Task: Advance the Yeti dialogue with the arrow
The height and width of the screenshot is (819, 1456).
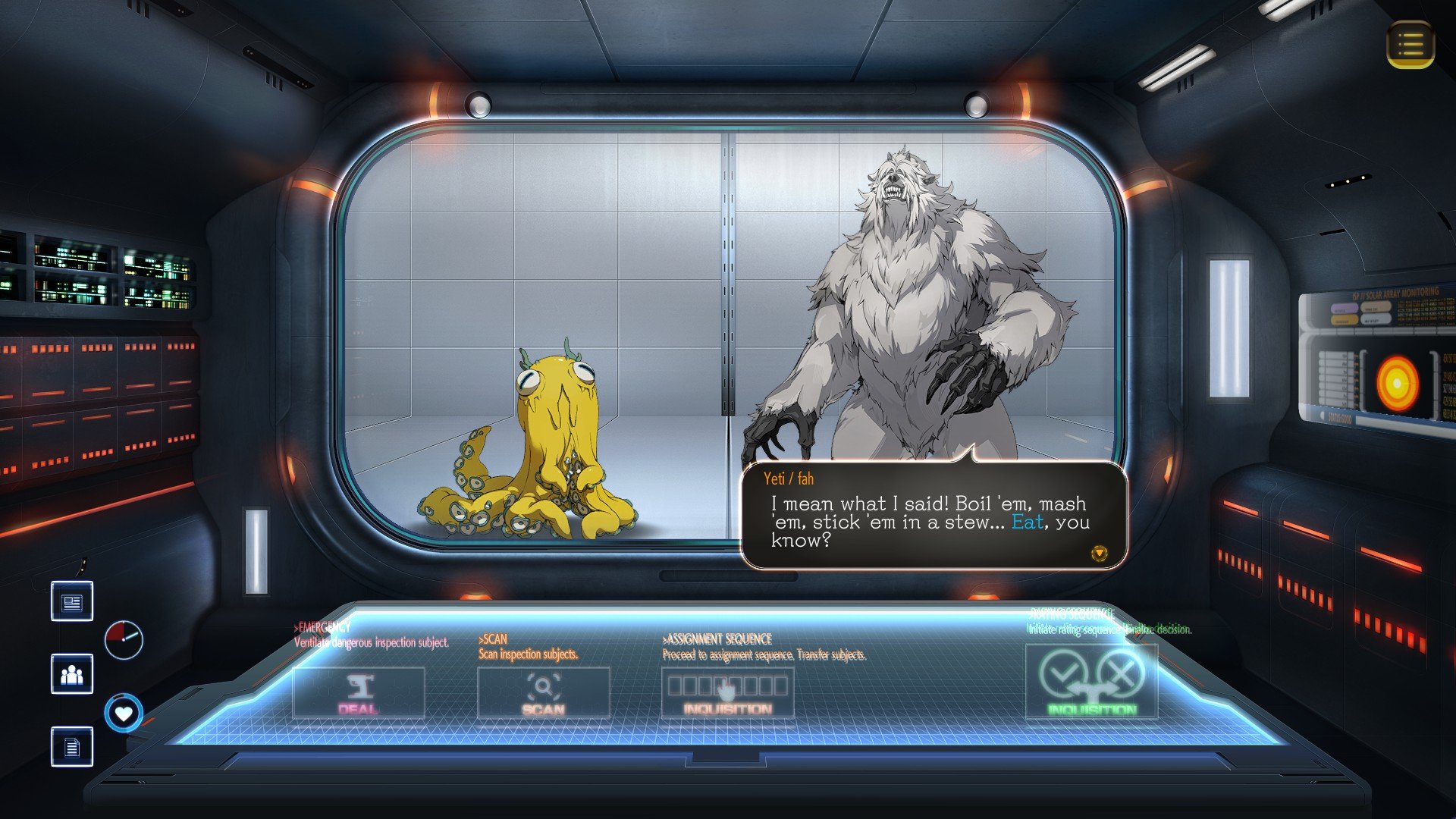Action: point(1099,554)
